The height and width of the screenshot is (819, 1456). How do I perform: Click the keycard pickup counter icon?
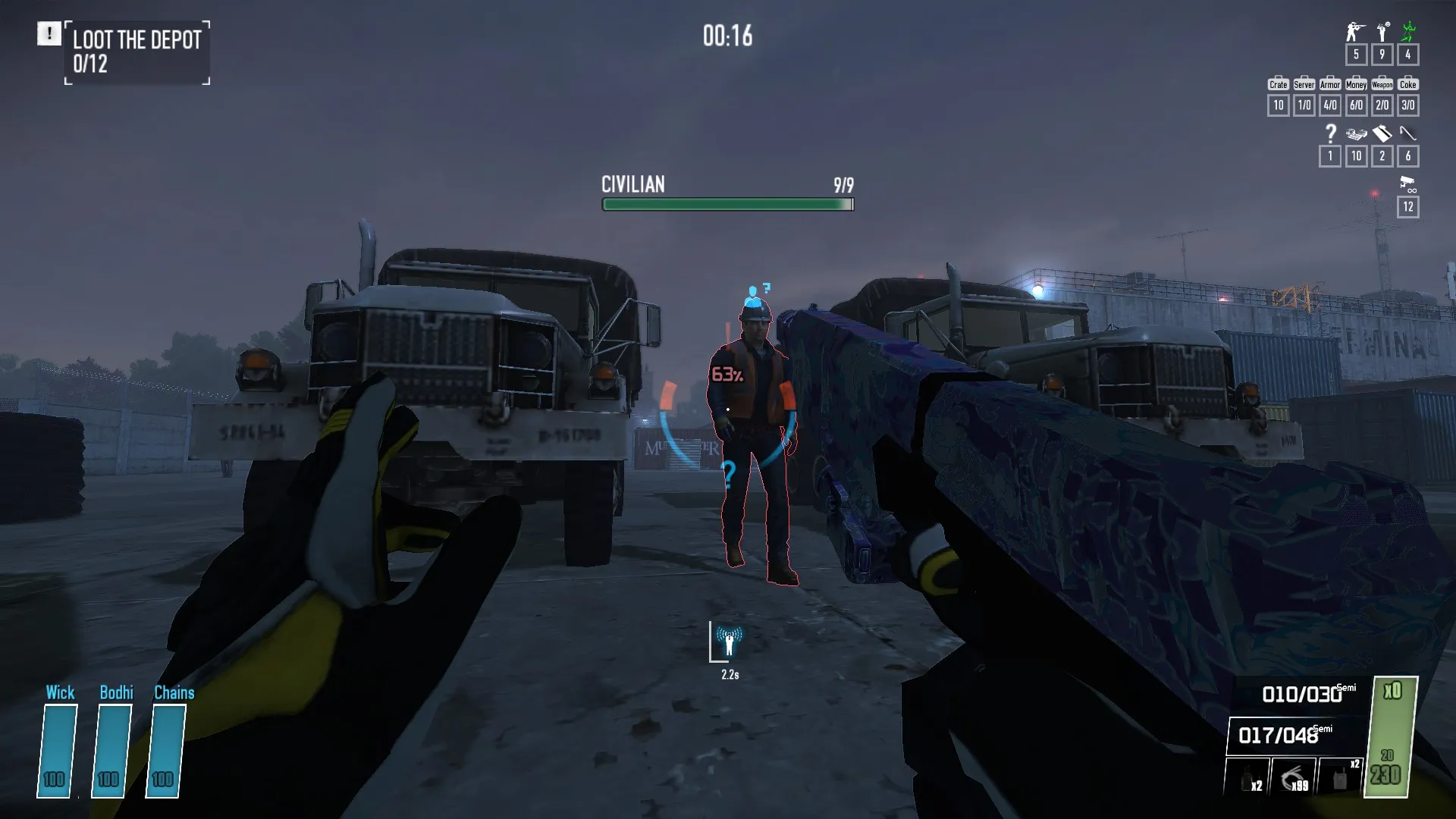[1382, 134]
